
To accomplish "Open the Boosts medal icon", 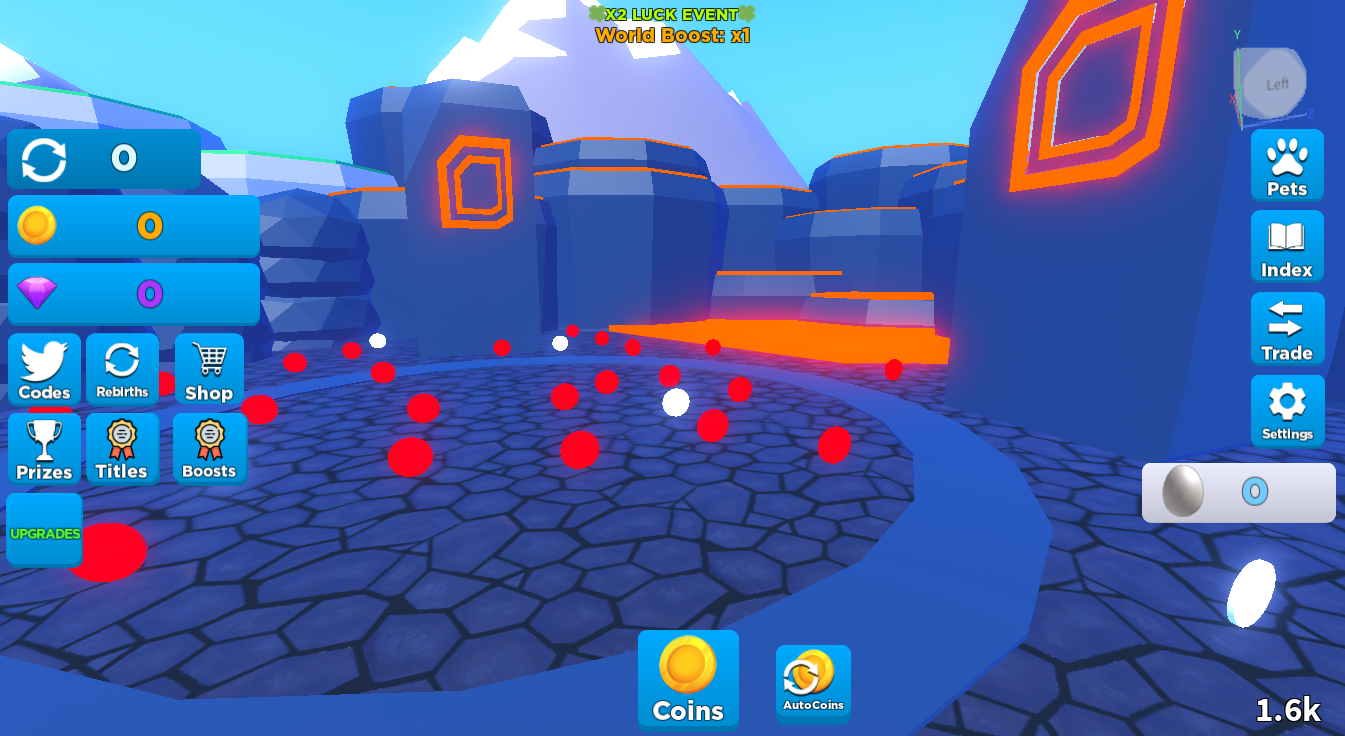I will (x=209, y=447).
